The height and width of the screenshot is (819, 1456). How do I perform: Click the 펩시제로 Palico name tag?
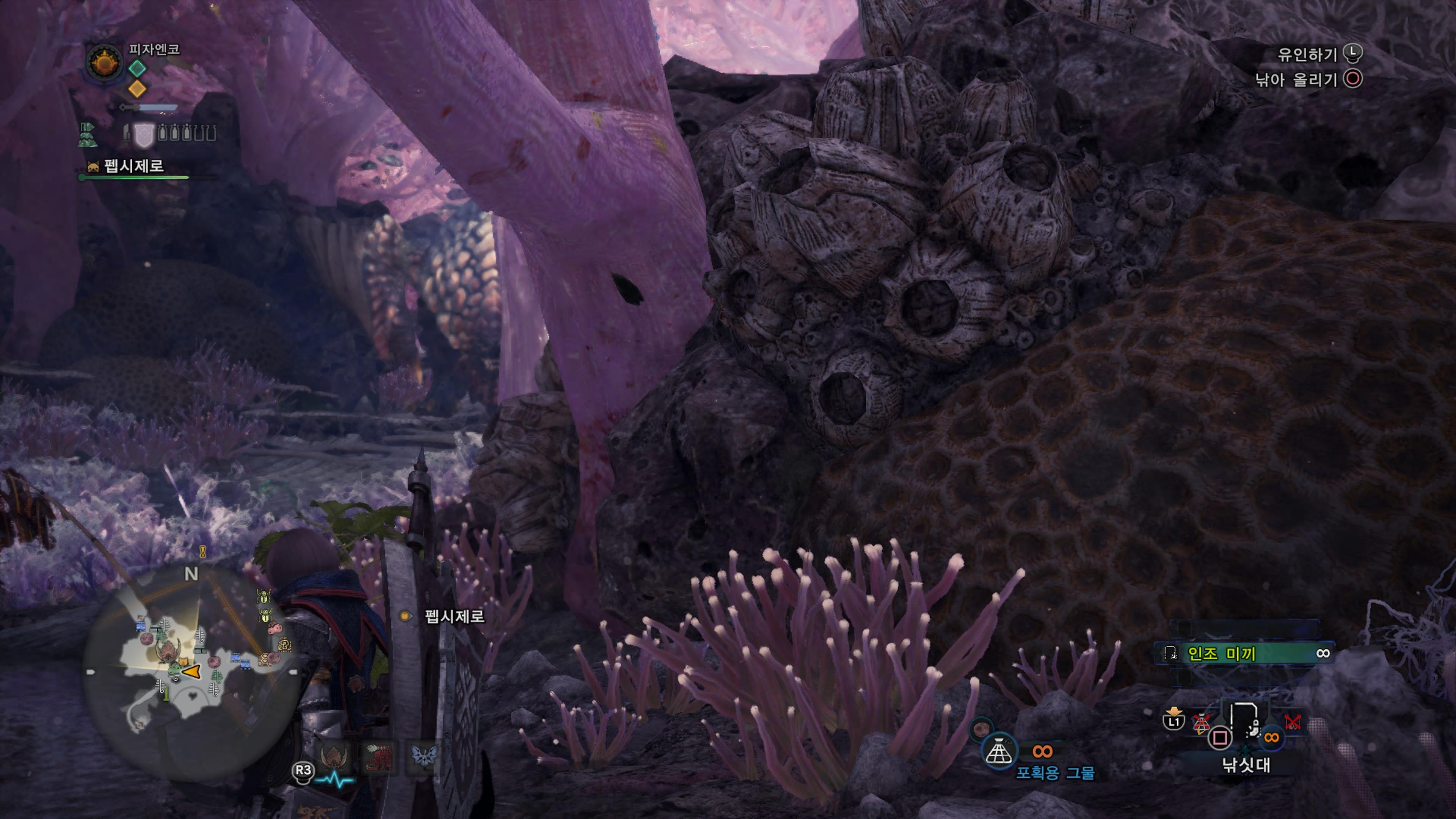[133, 166]
